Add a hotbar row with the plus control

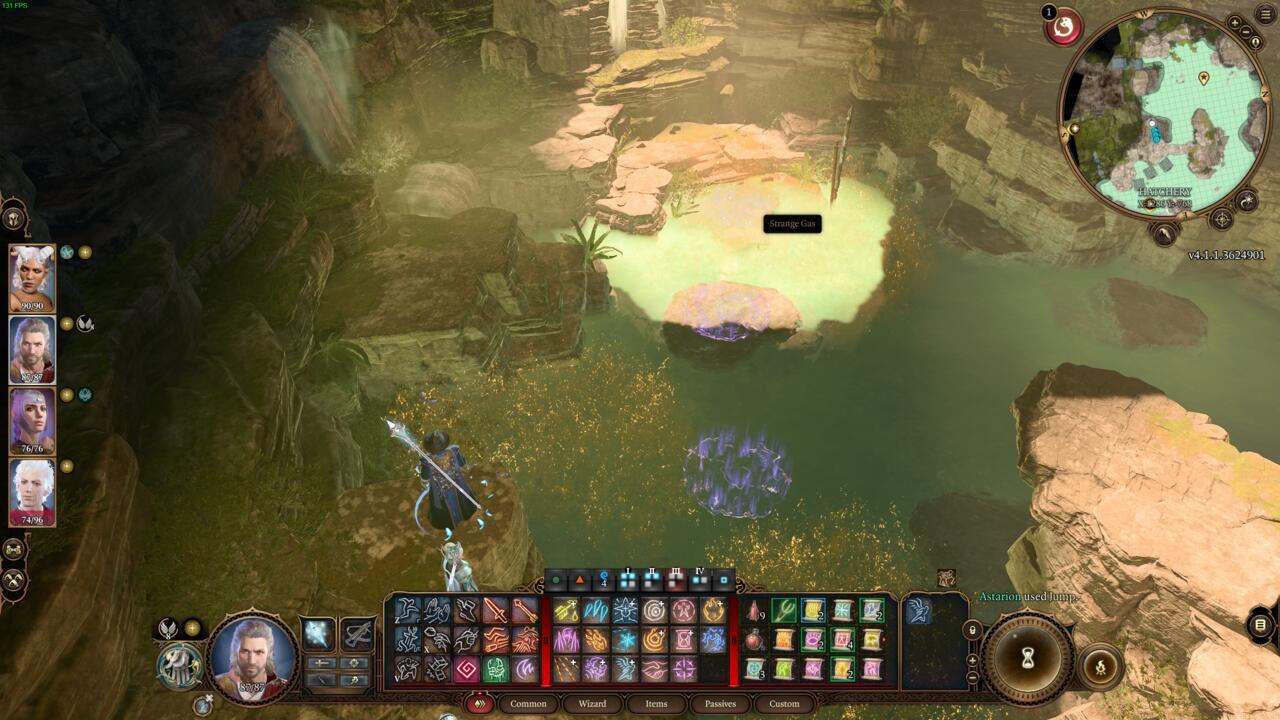pyautogui.click(x=972, y=660)
